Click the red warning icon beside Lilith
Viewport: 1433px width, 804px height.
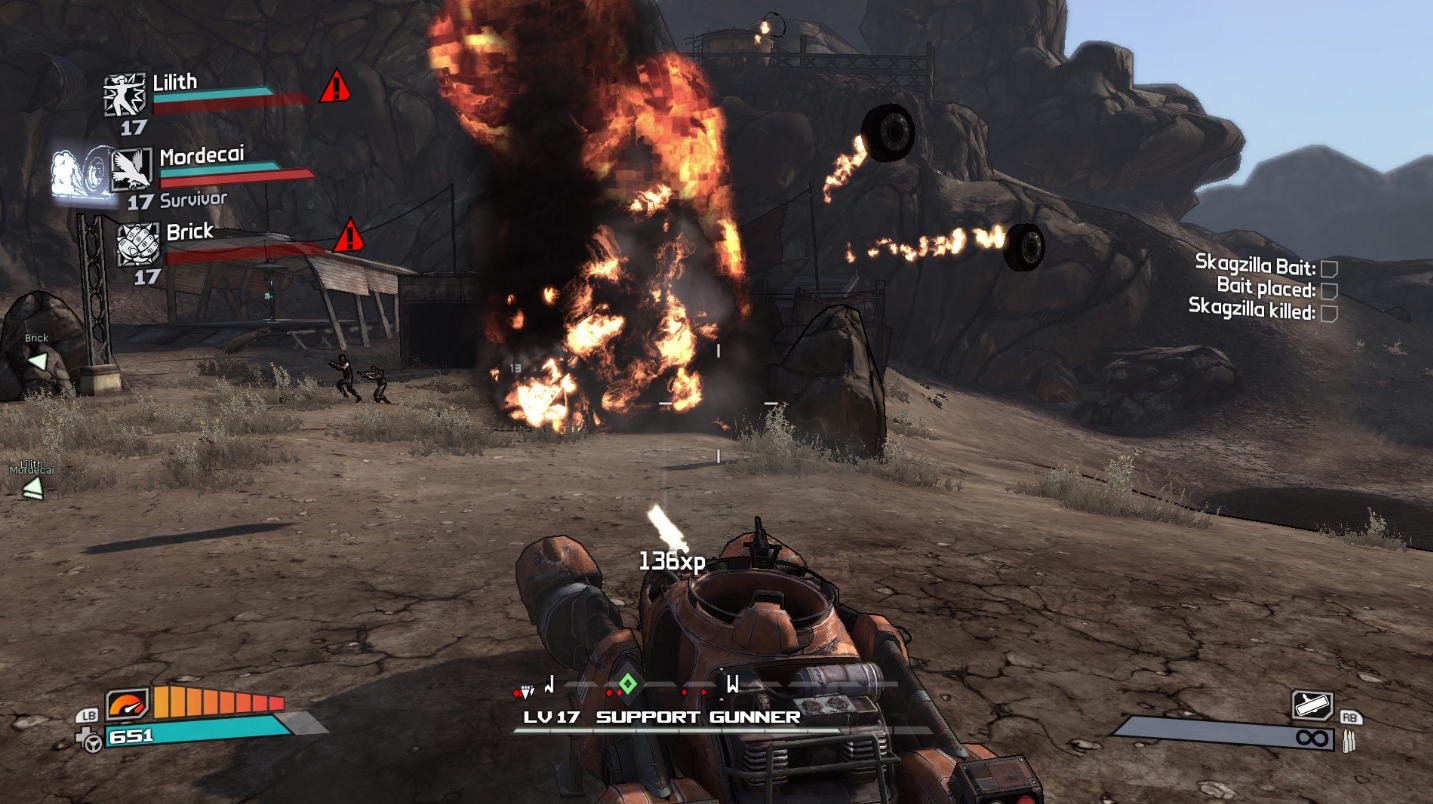point(335,87)
